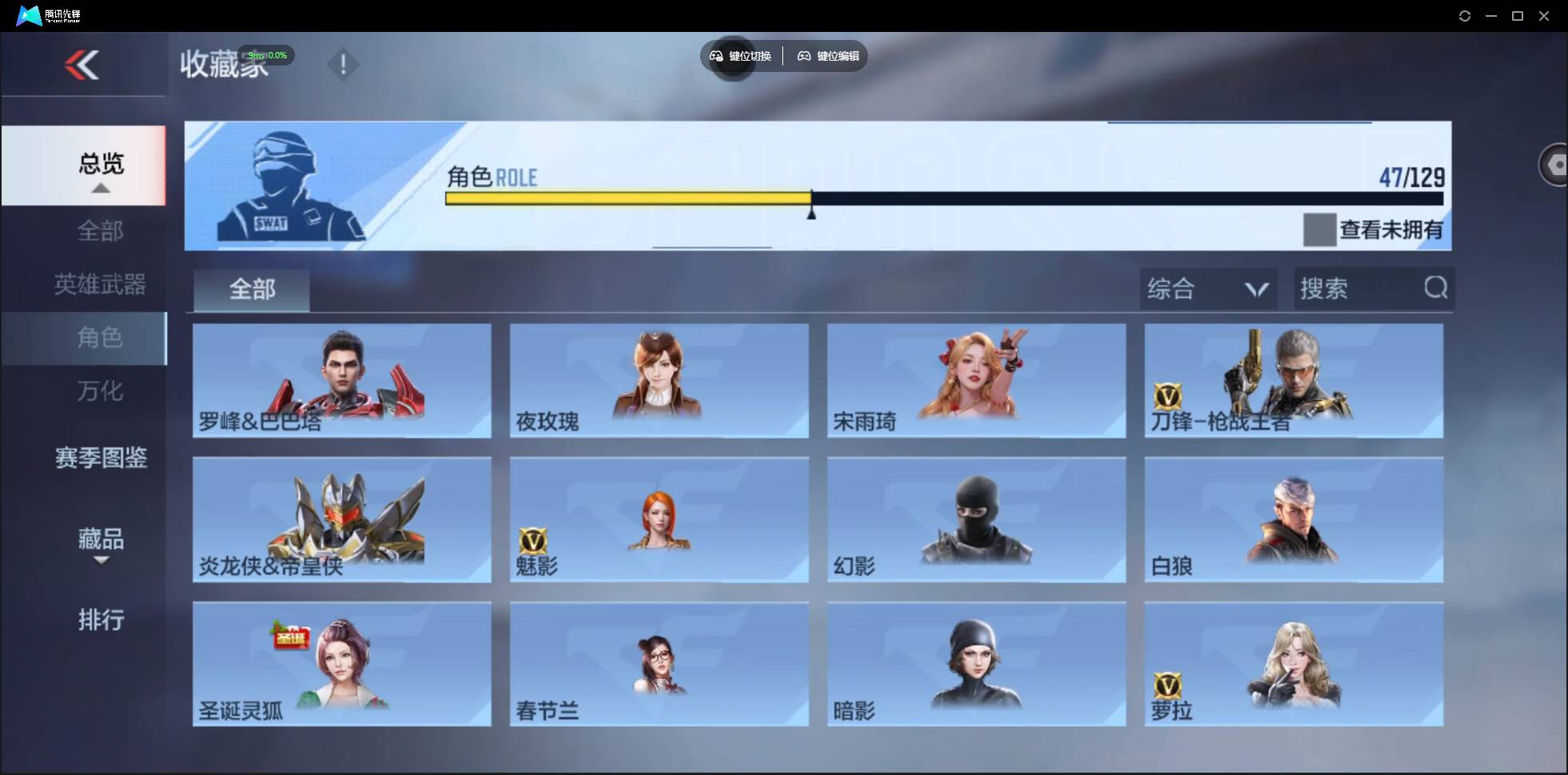Switch to 英雄武器 category
Image resolution: width=1568 pixels, height=775 pixels.
click(x=99, y=284)
